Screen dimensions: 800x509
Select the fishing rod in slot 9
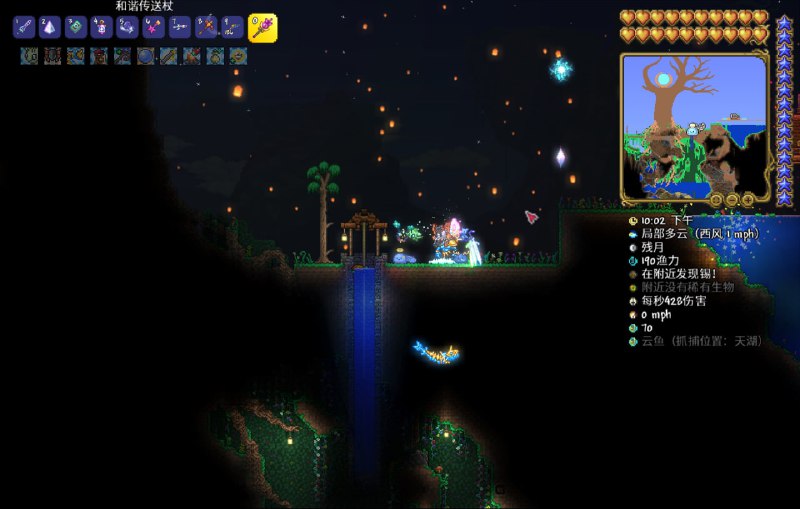click(232, 28)
